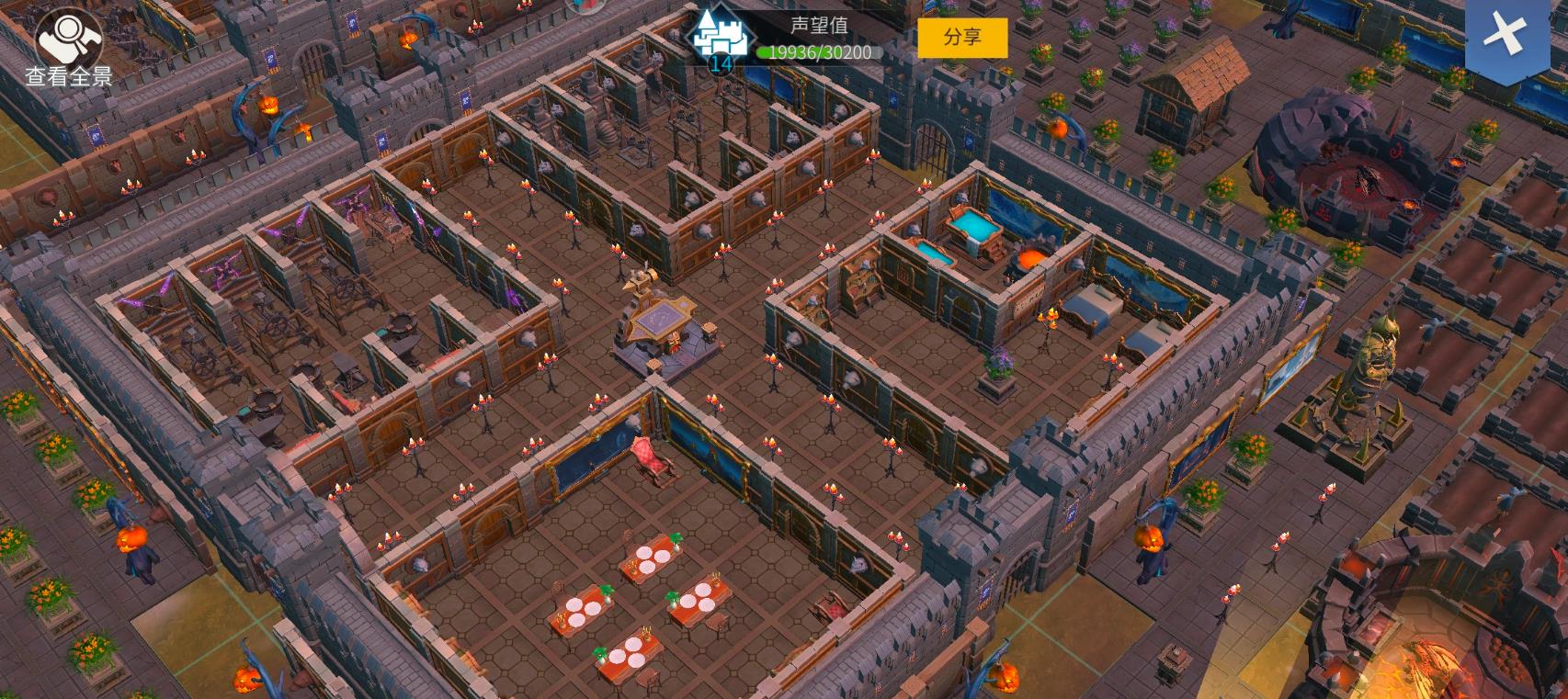This screenshot has width=1568, height=699.
Task: Select the level 14 castle icon
Action: (721, 40)
